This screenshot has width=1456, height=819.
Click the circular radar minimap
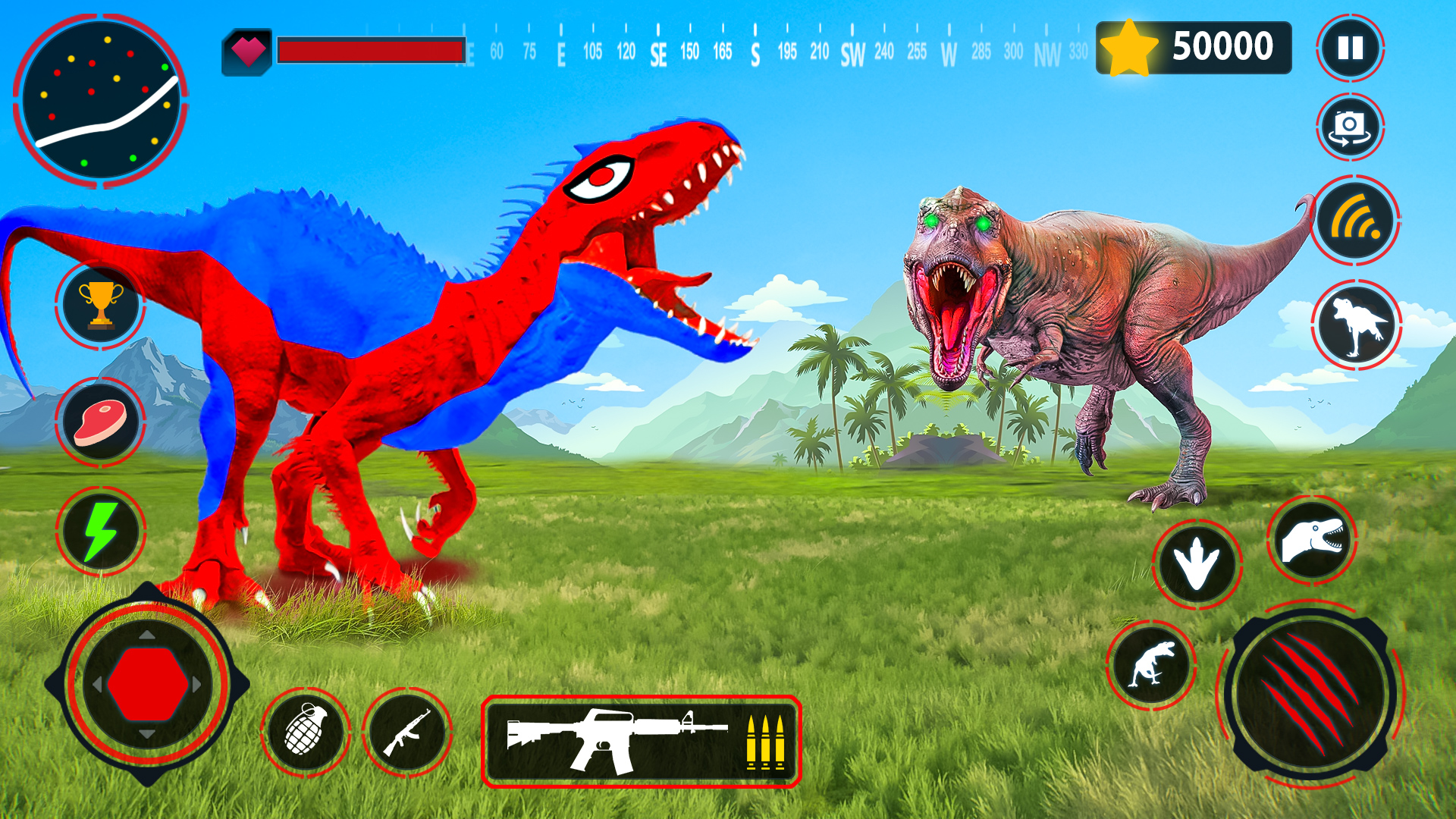101,100
